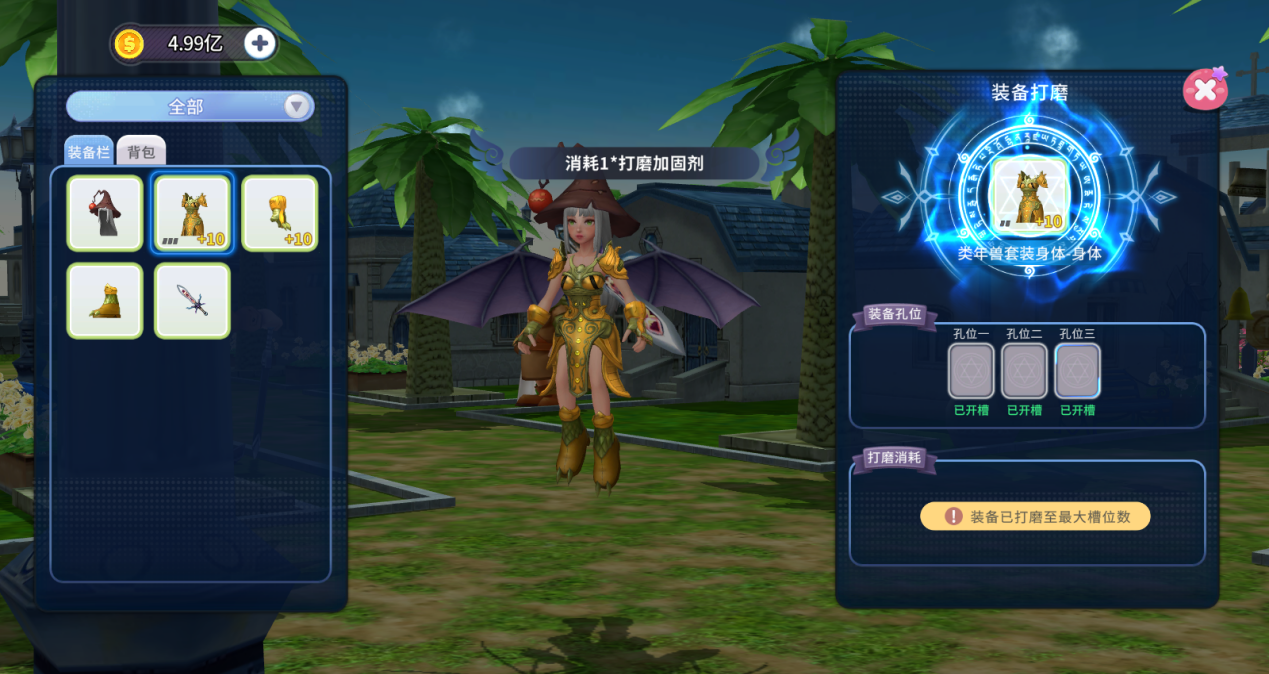
Task: Select the golden body armor slot
Action: [x=193, y=213]
